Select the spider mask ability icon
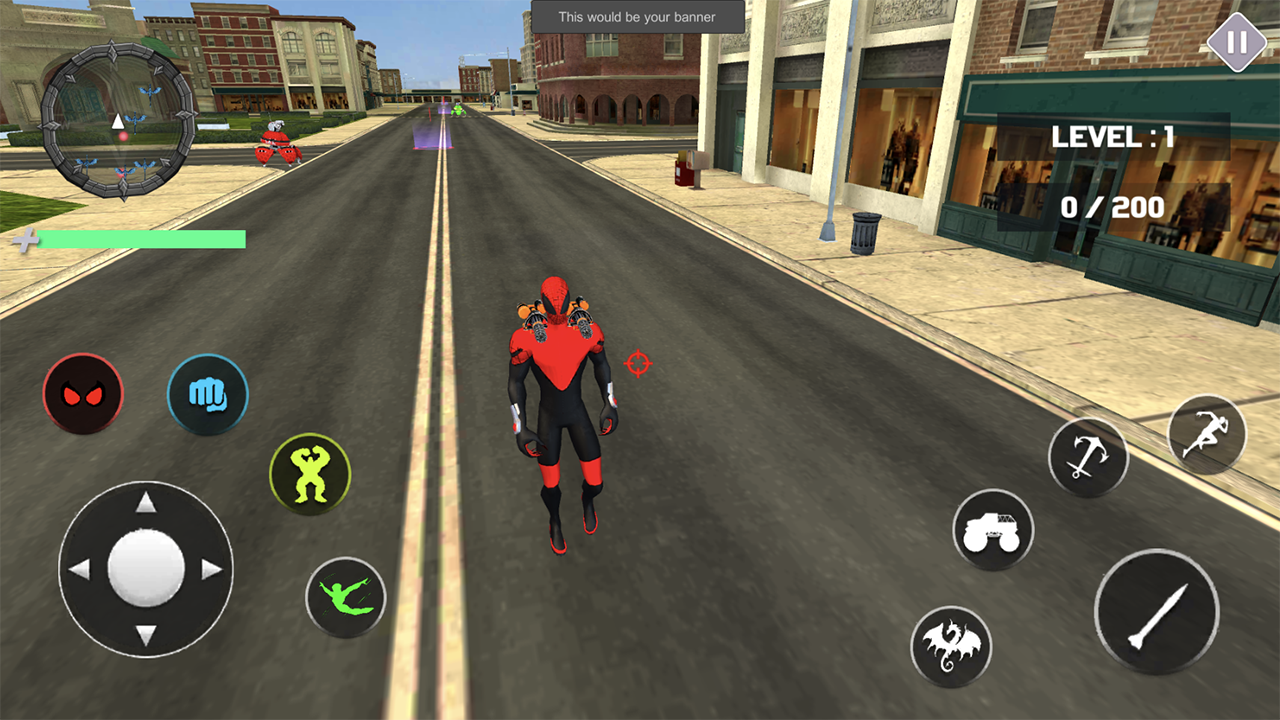This screenshot has width=1280, height=720. [x=83, y=394]
